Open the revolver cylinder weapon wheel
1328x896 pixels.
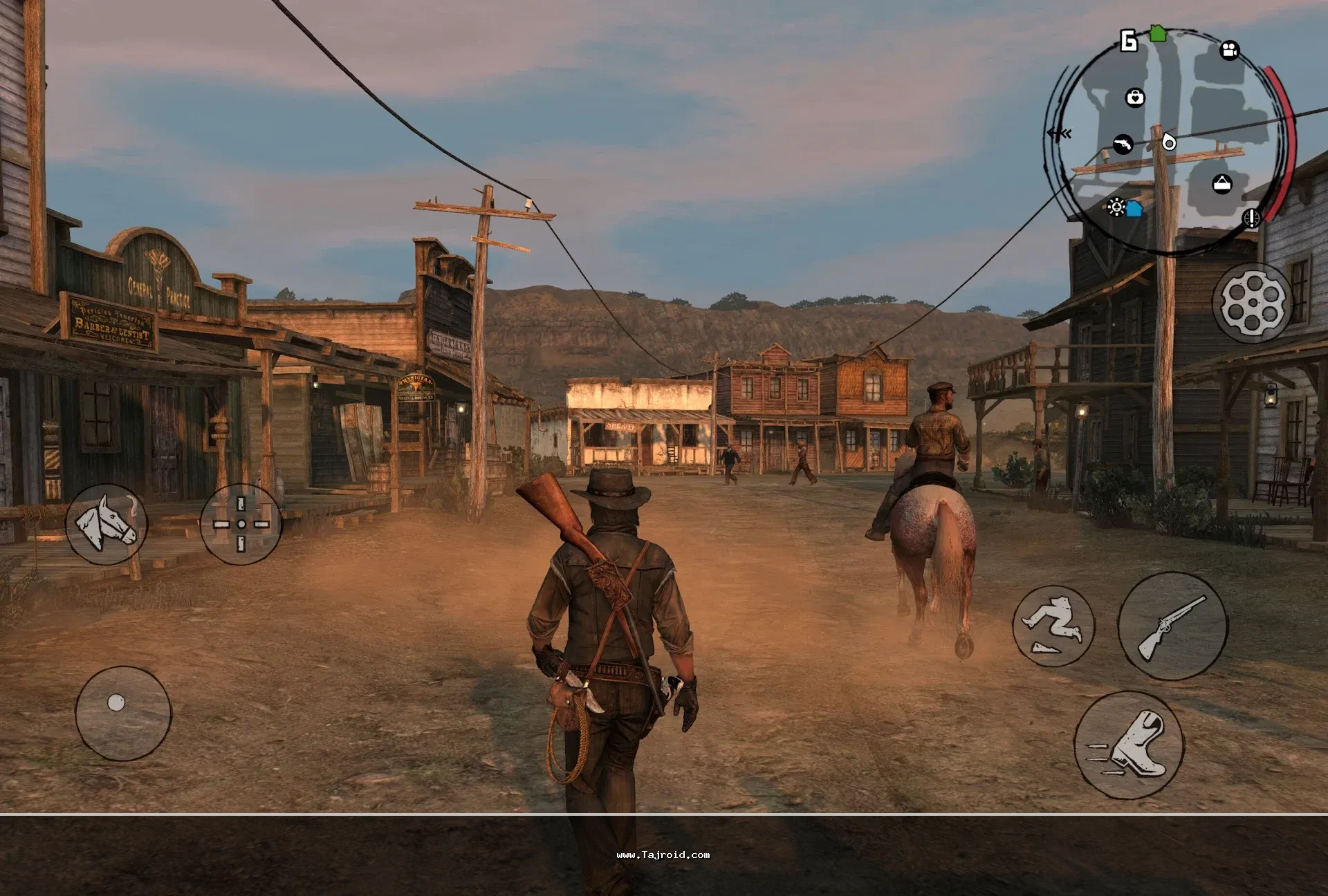click(x=1253, y=303)
